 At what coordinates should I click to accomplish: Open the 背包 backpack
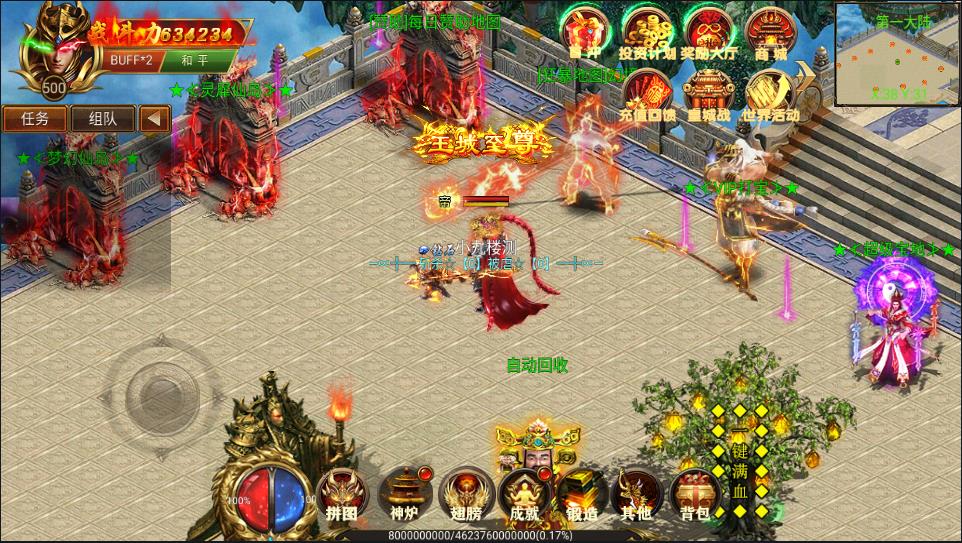[x=694, y=494]
